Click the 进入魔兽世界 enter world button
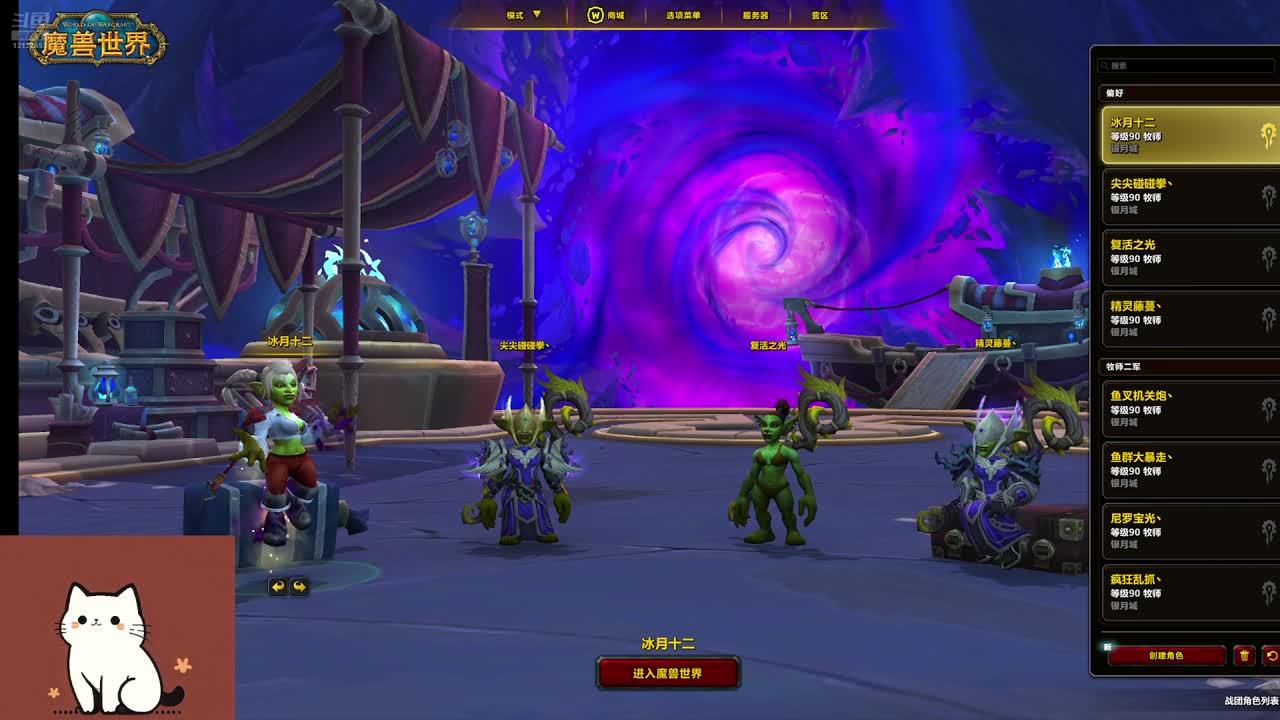The height and width of the screenshot is (720, 1280). (668, 673)
